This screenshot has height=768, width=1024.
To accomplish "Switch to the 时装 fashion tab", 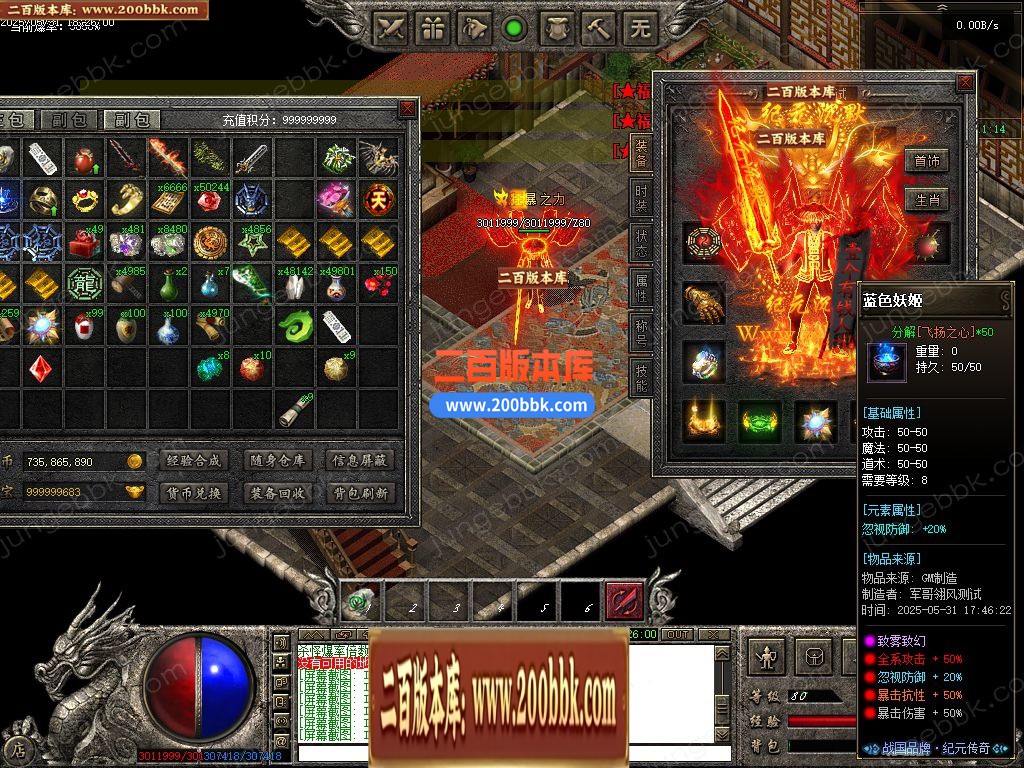I will coord(641,199).
